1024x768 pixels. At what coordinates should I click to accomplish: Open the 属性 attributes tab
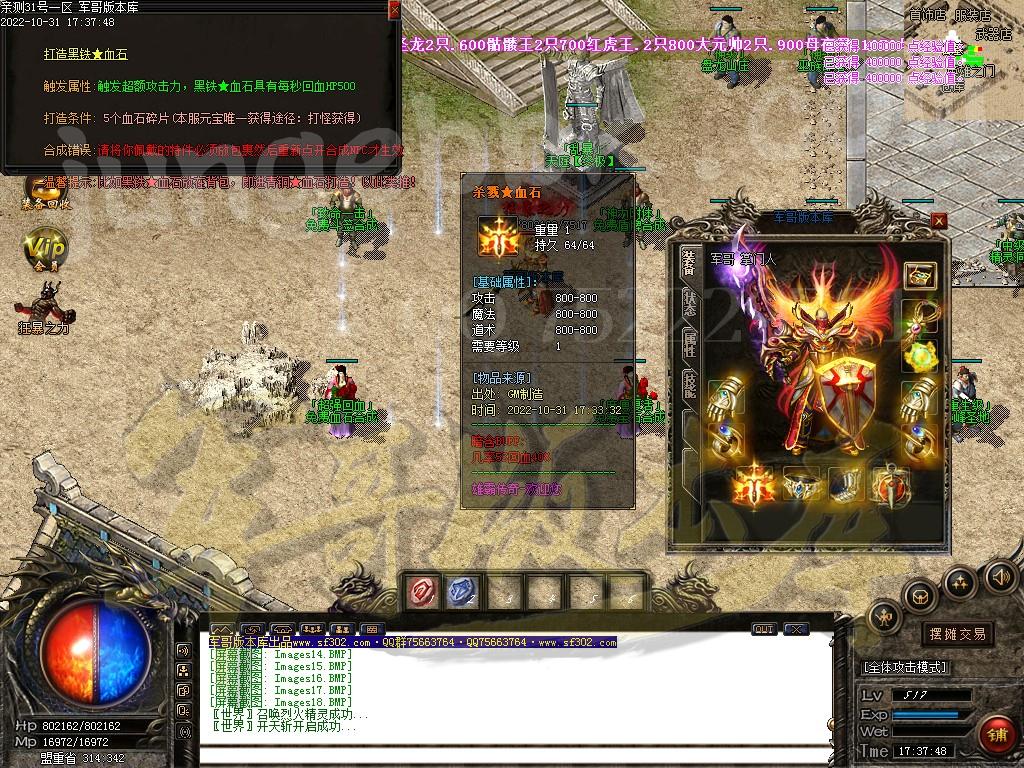690,345
